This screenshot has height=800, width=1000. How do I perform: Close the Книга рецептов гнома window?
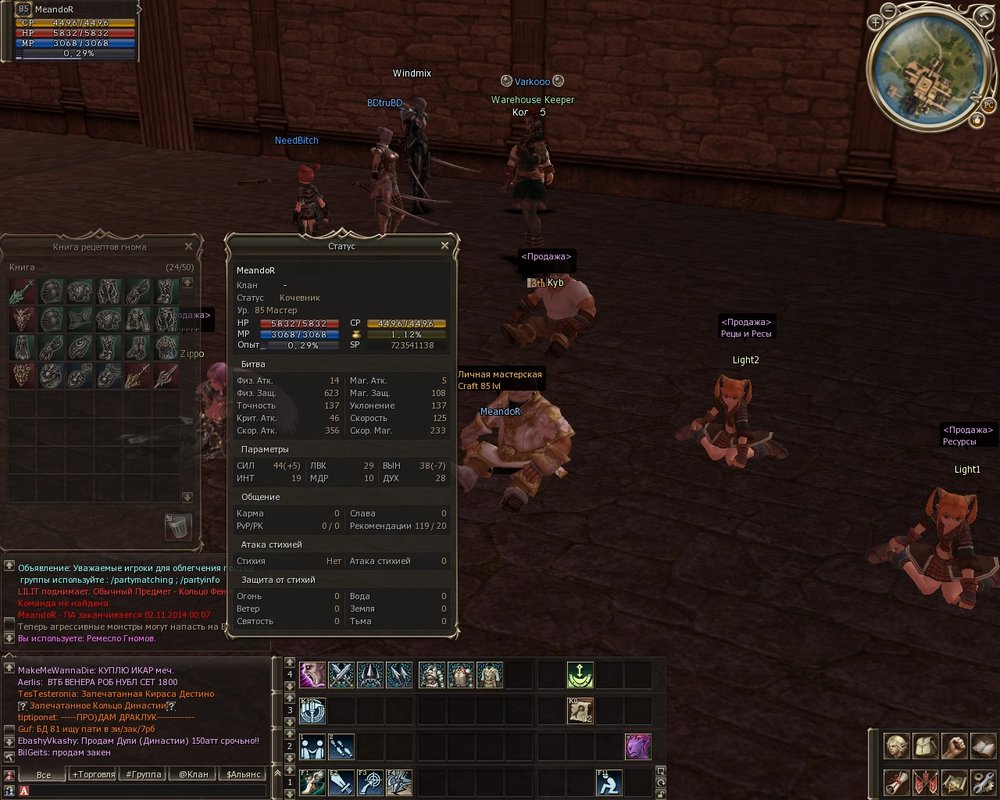point(188,246)
